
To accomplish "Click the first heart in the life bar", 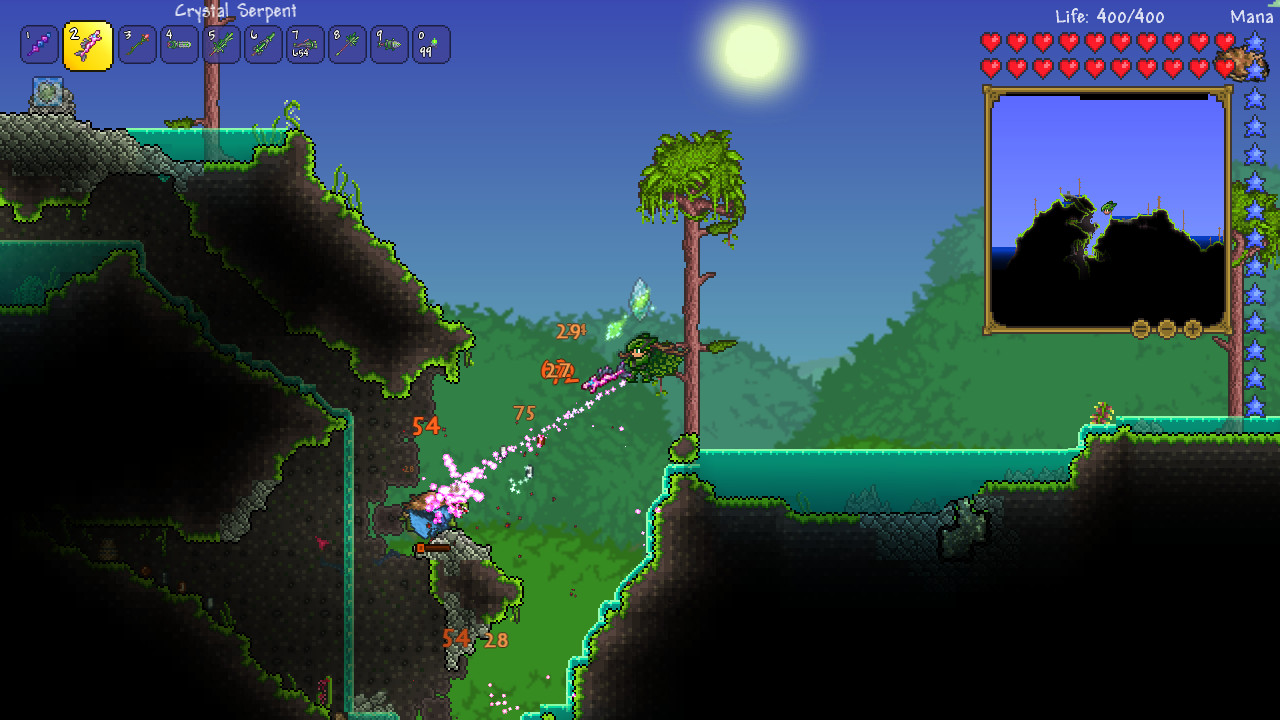I will (990, 41).
